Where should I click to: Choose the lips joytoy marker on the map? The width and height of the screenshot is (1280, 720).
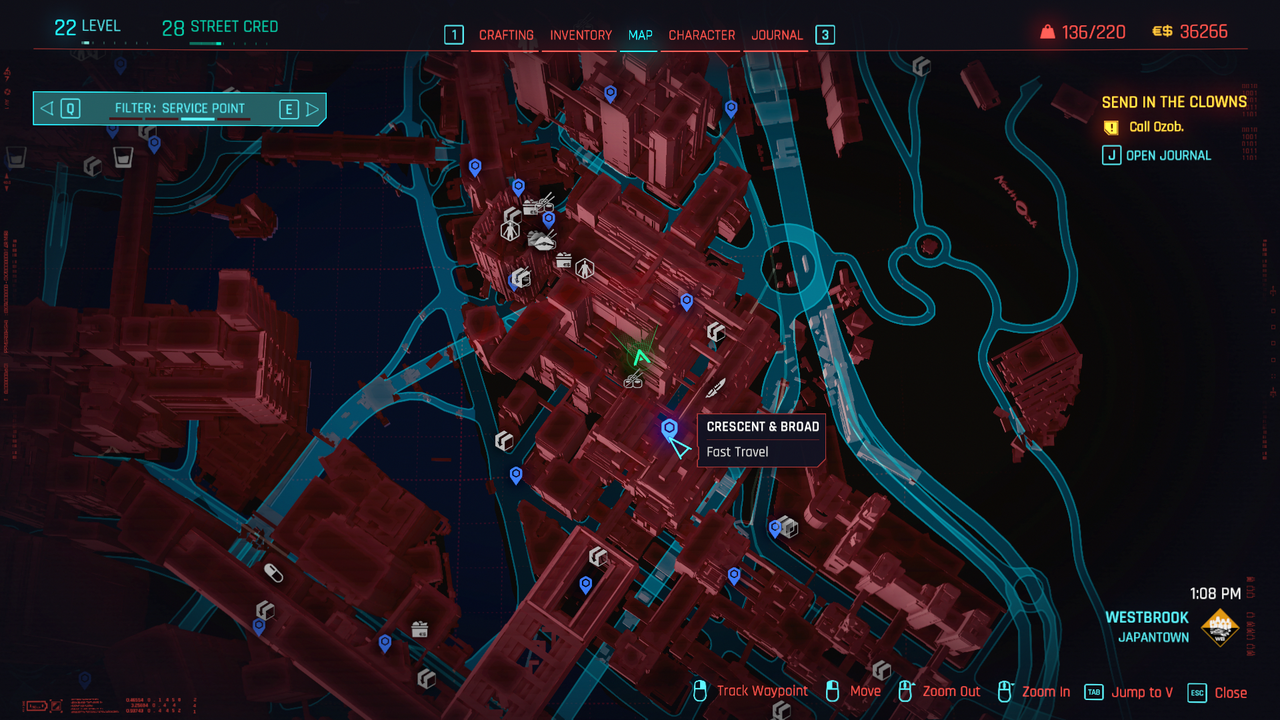[541, 241]
